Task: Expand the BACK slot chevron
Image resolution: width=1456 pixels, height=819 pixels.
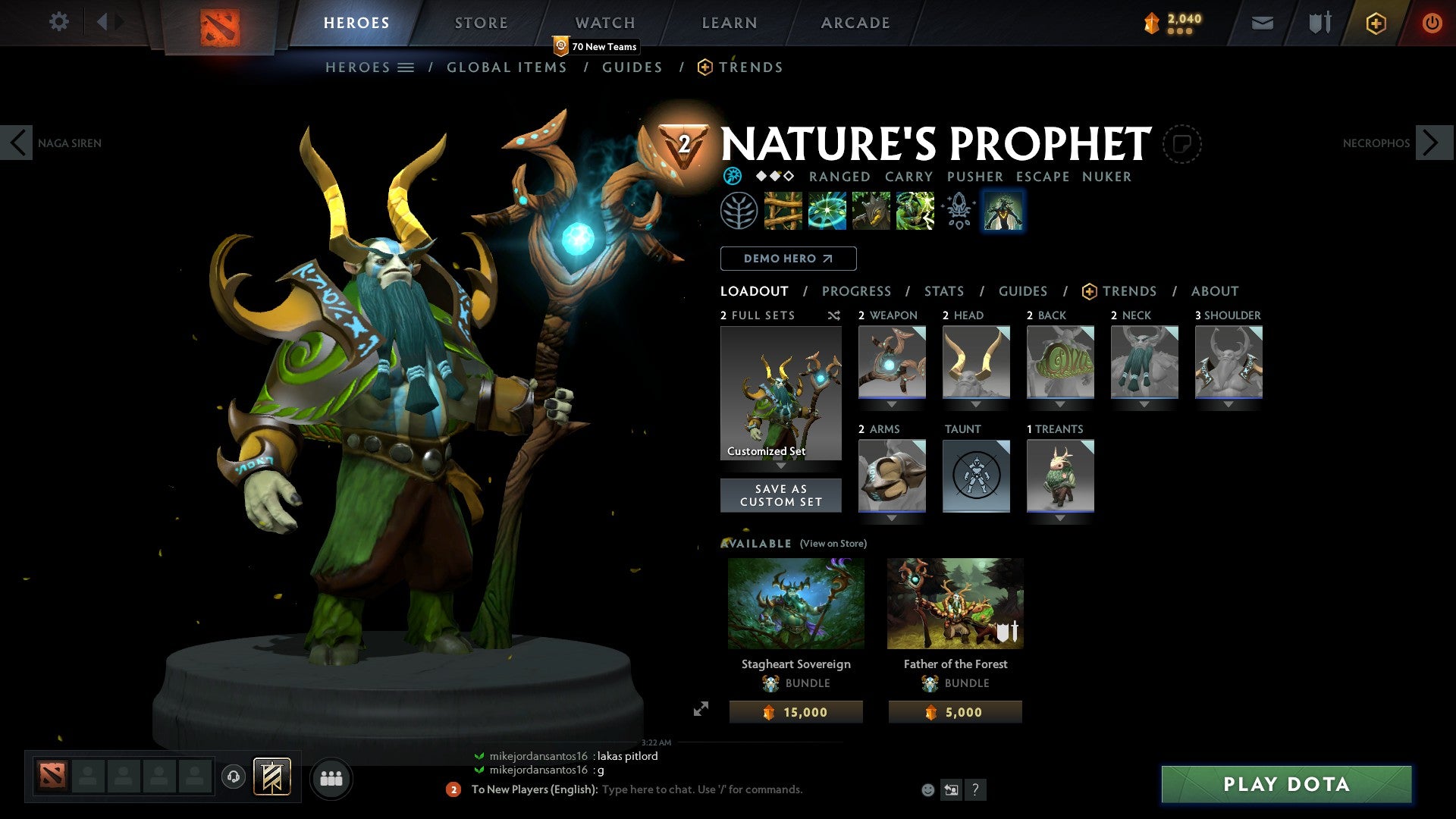Action: (1059, 404)
